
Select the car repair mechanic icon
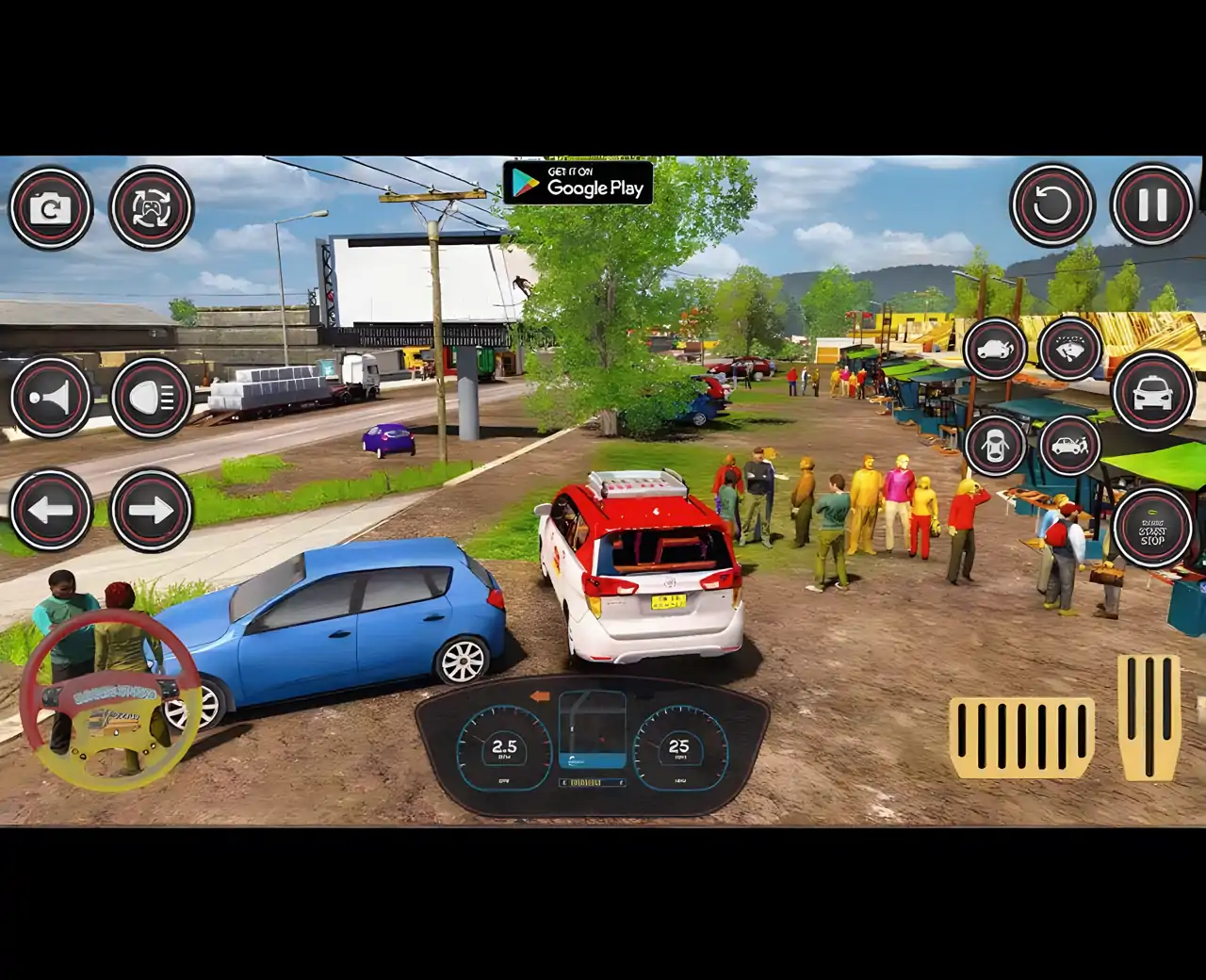point(1070,445)
